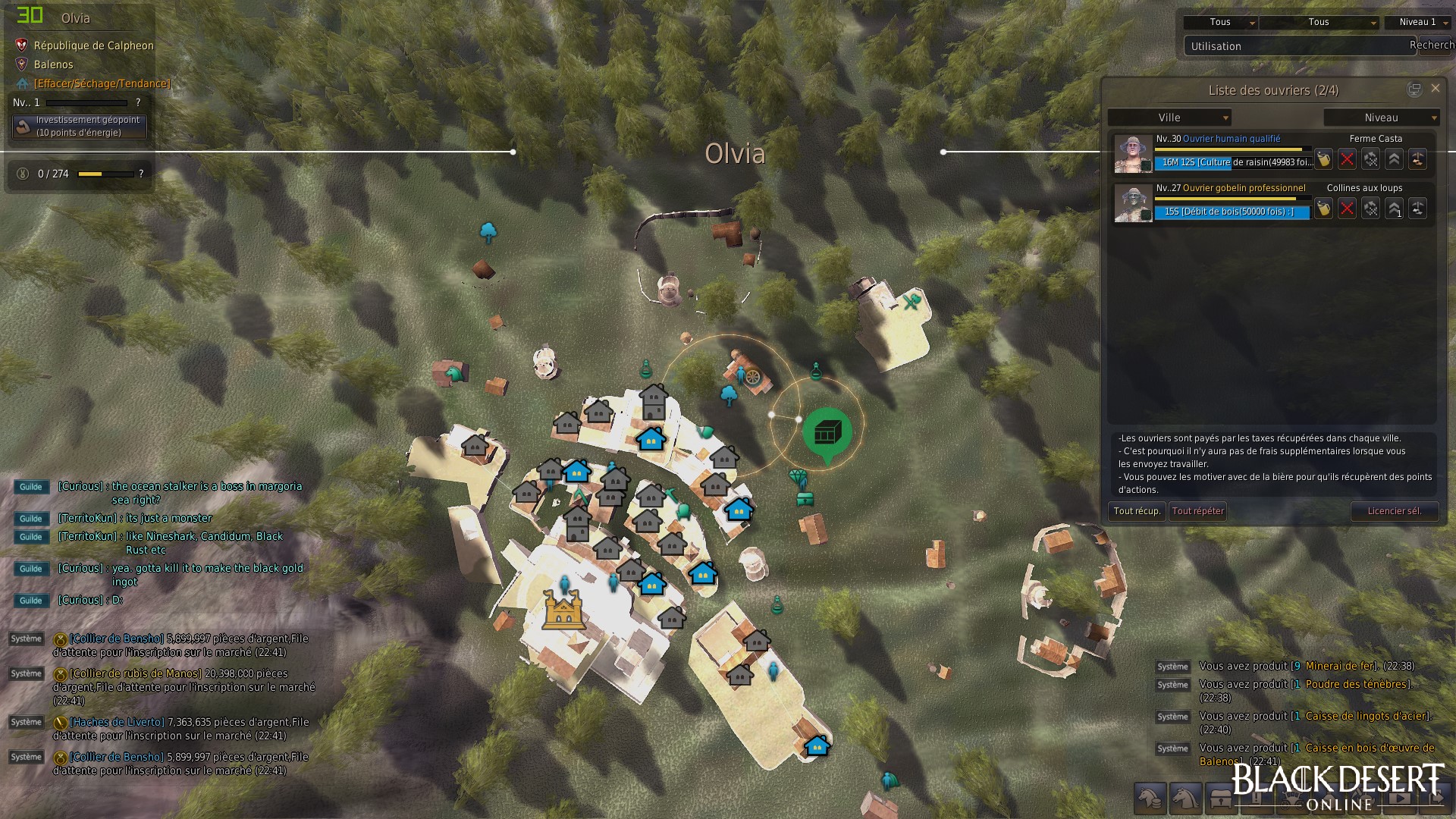Close the Liste des ouvriers panel
Screen dimensions: 1456x819
tap(1435, 89)
